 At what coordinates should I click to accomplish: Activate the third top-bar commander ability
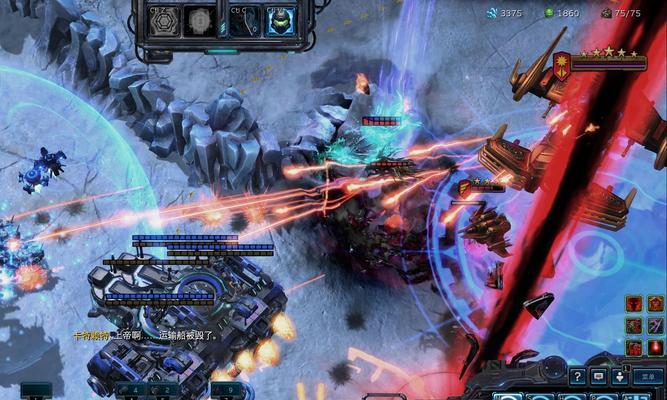[243, 22]
